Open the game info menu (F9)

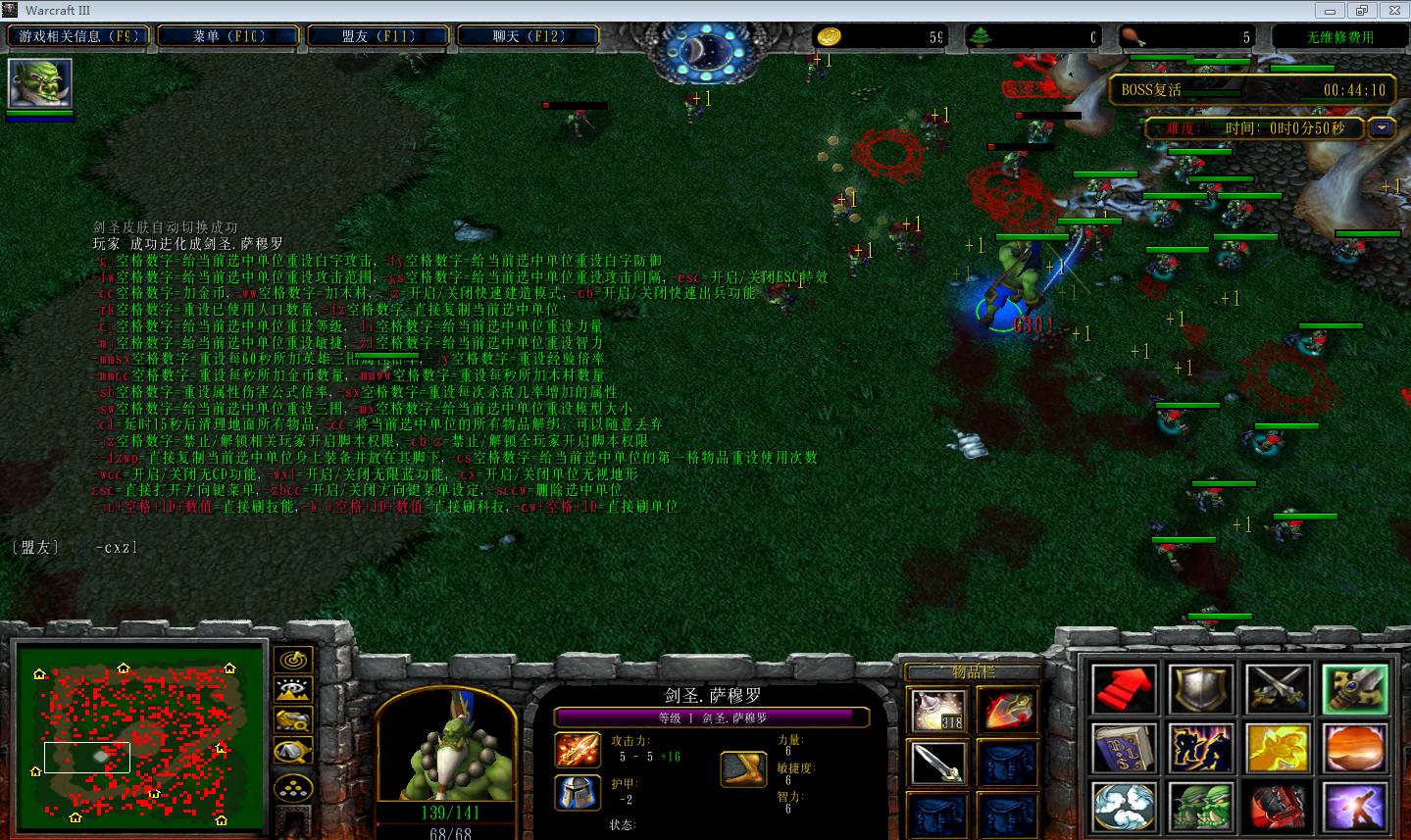79,36
